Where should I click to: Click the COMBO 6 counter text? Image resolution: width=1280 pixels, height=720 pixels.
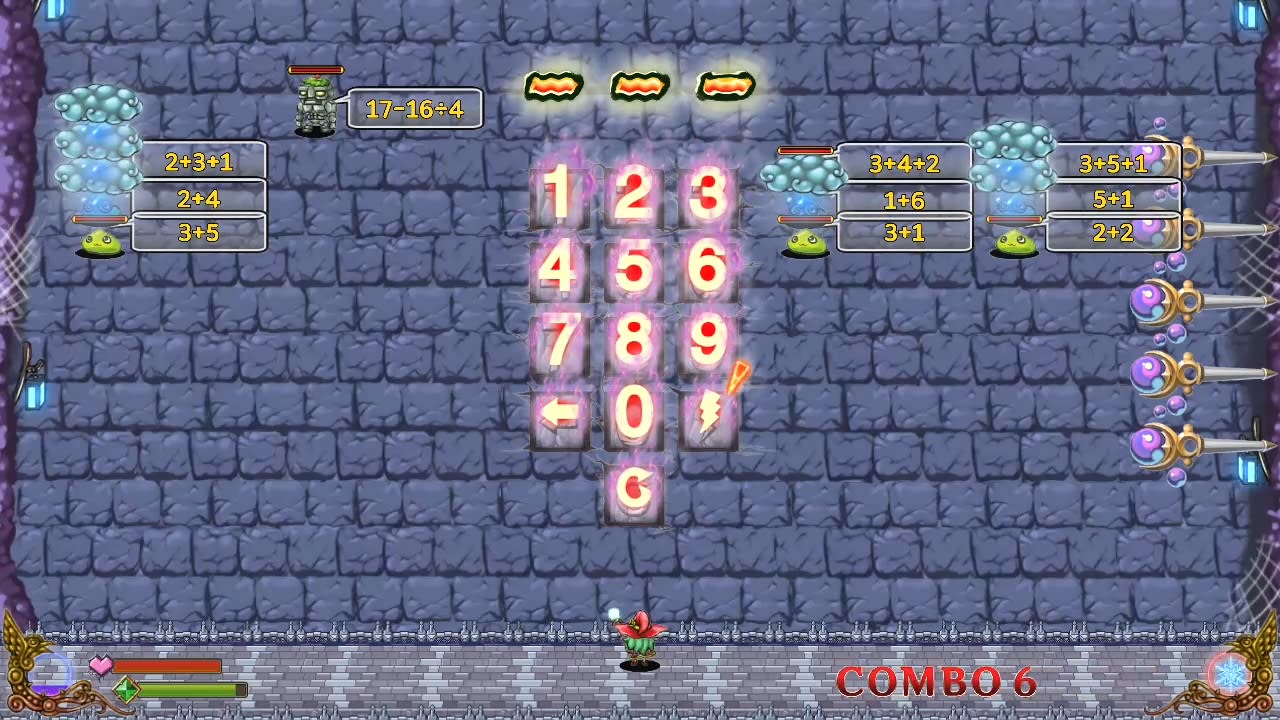[x=938, y=683]
